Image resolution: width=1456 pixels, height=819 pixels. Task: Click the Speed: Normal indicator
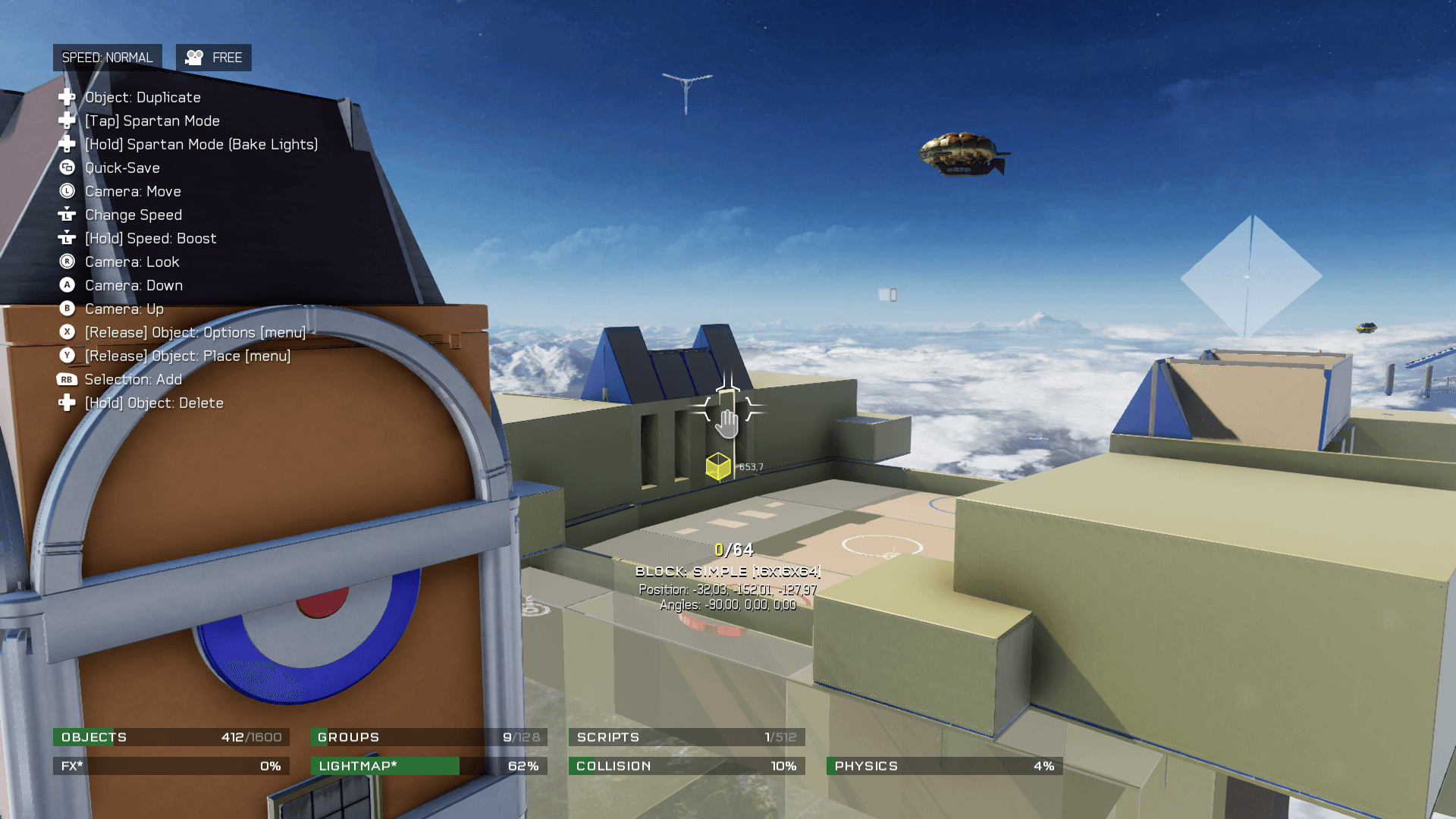(x=107, y=58)
